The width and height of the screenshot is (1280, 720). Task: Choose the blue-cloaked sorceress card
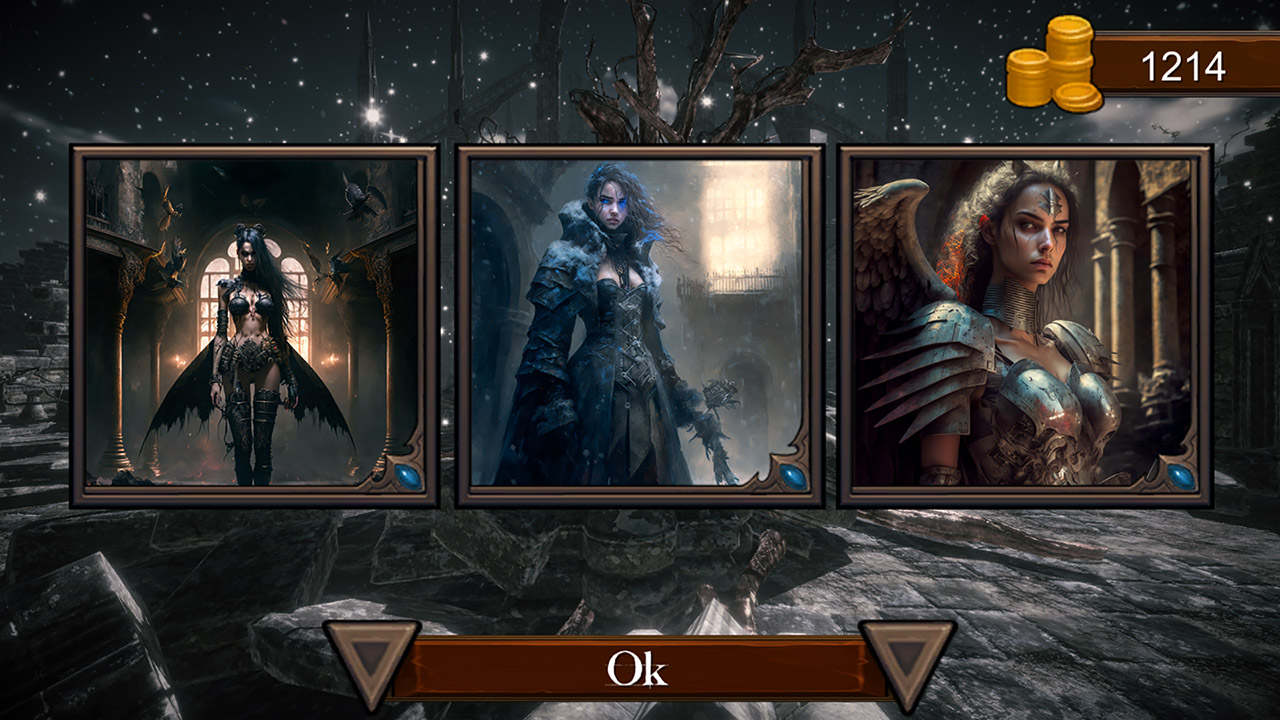pyautogui.click(x=640, y=325)
